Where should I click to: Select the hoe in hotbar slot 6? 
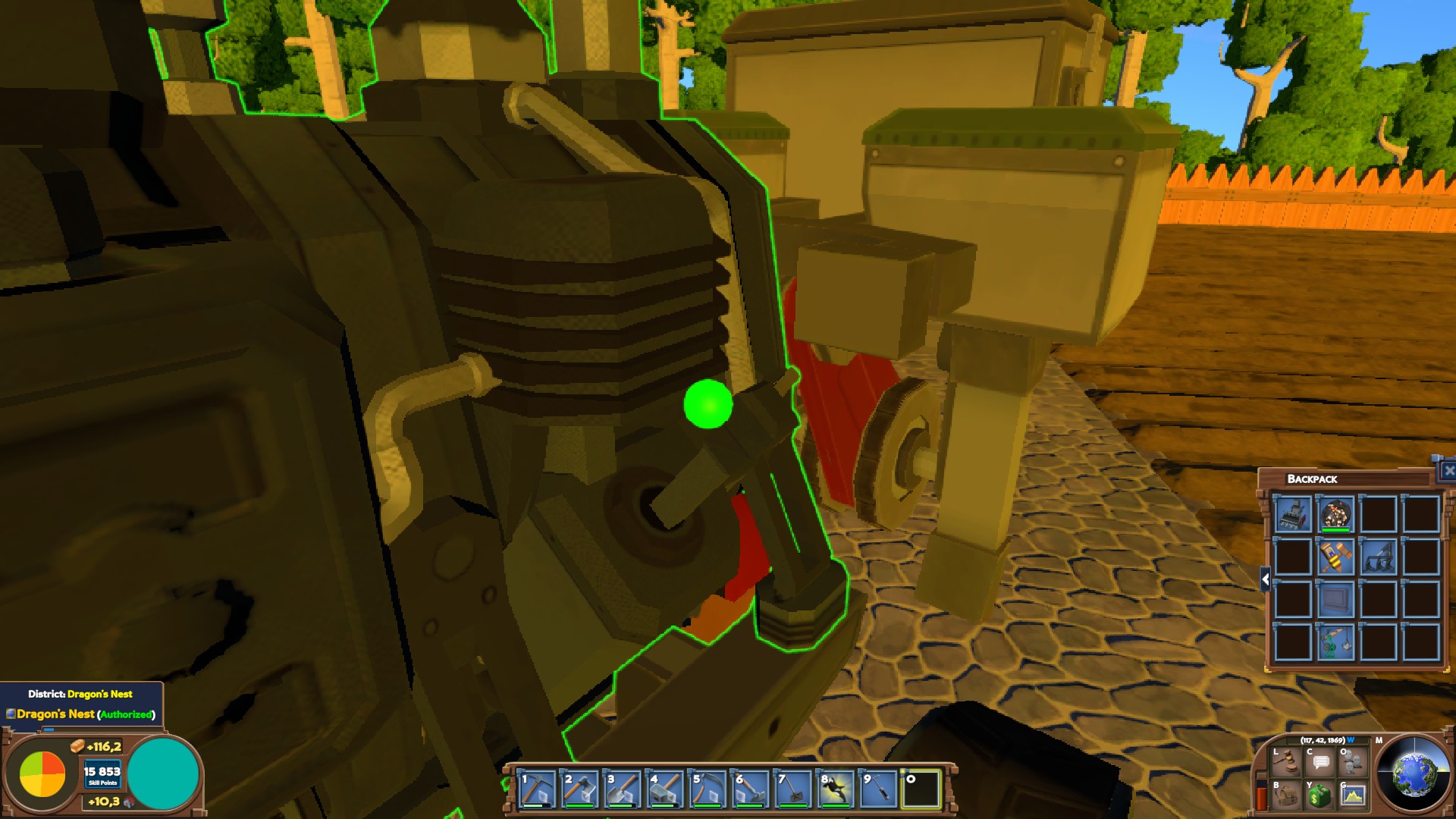749,788
